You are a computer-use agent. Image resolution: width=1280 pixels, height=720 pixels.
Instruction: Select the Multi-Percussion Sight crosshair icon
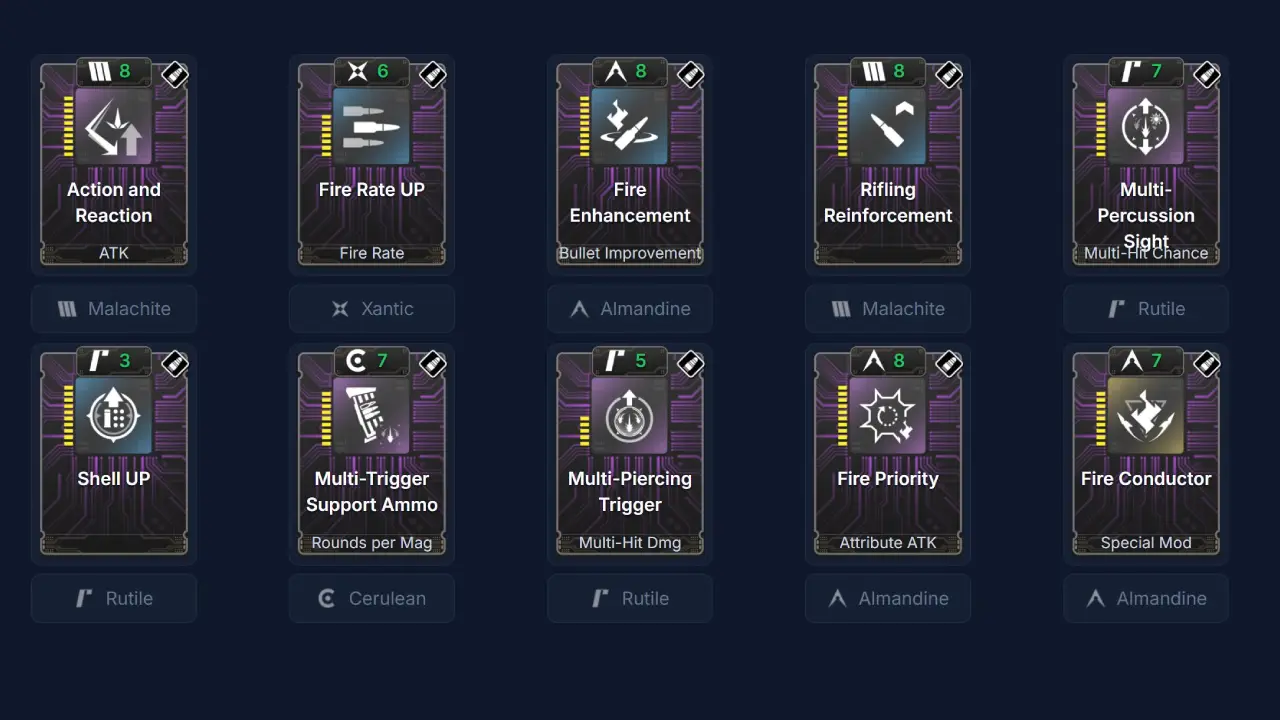coord(1146,126)
